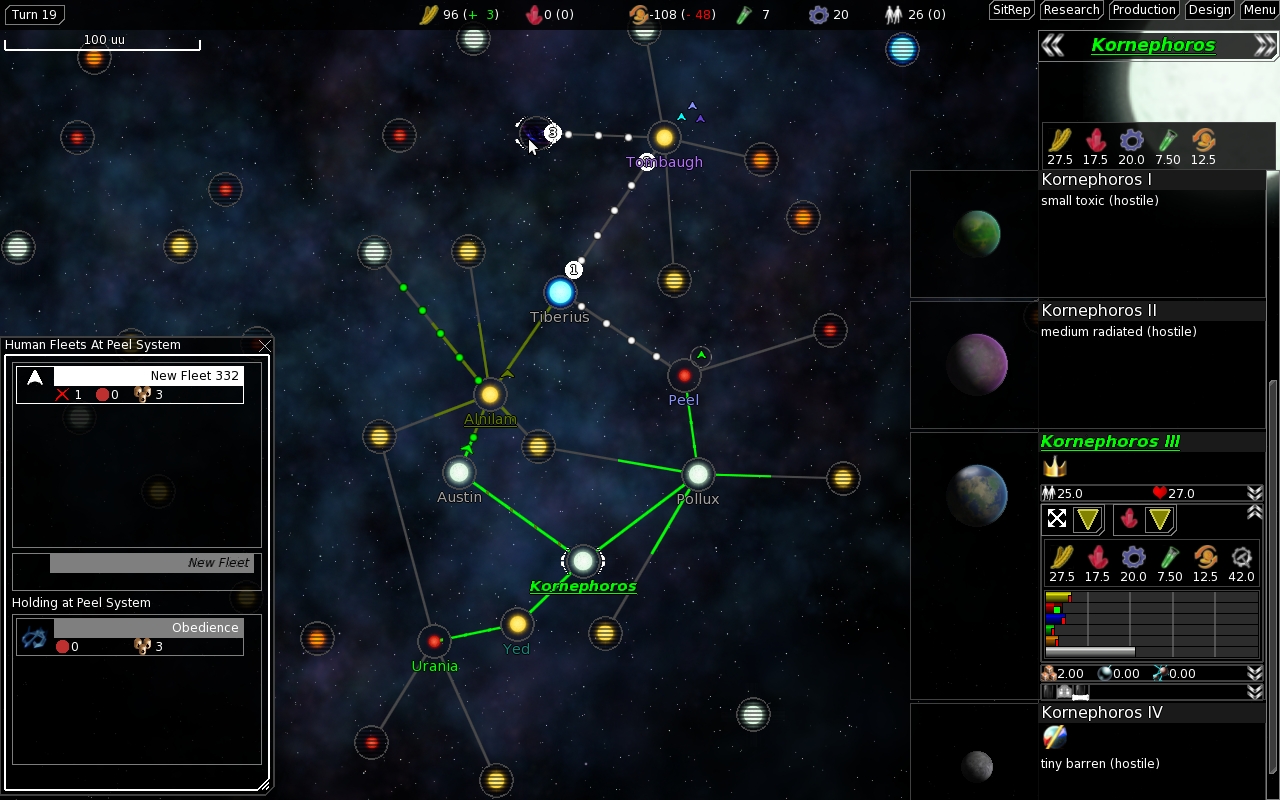Select the Kornephoros II planet entry
The width and height of the screenshot is (1280, 800).
pyautogui.click(x=1099, y=311)
